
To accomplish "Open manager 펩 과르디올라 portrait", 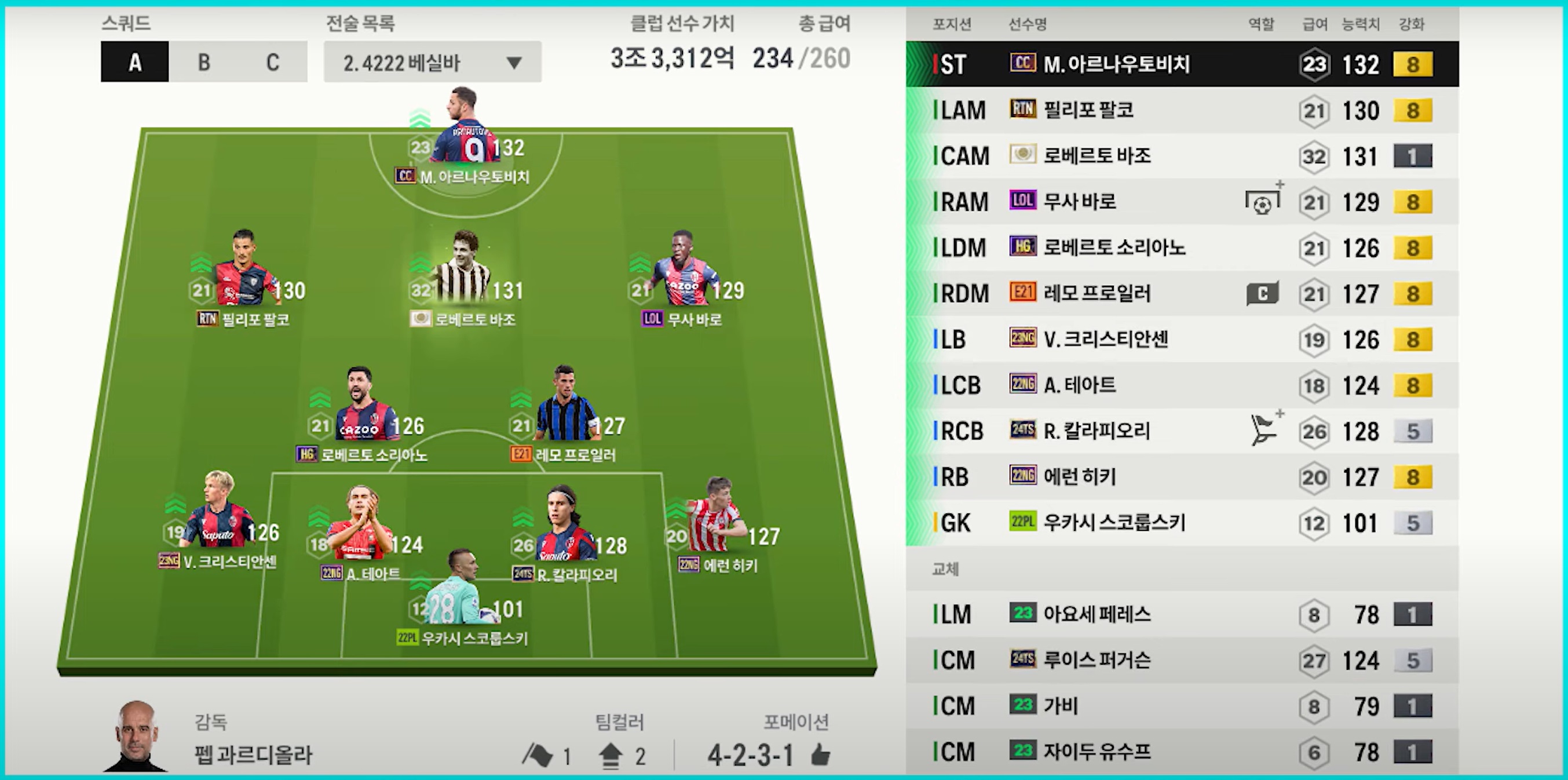I will 136,737.
